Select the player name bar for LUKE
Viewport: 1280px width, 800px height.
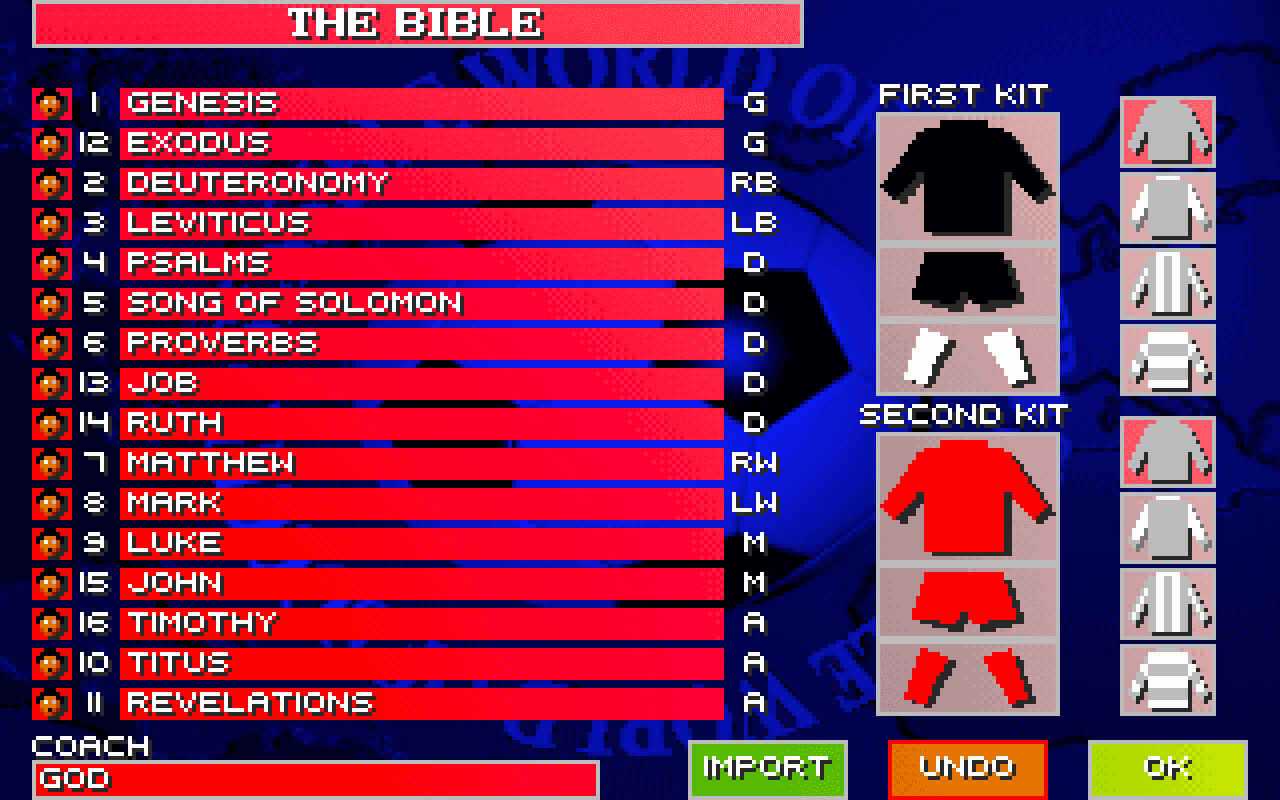420,543
